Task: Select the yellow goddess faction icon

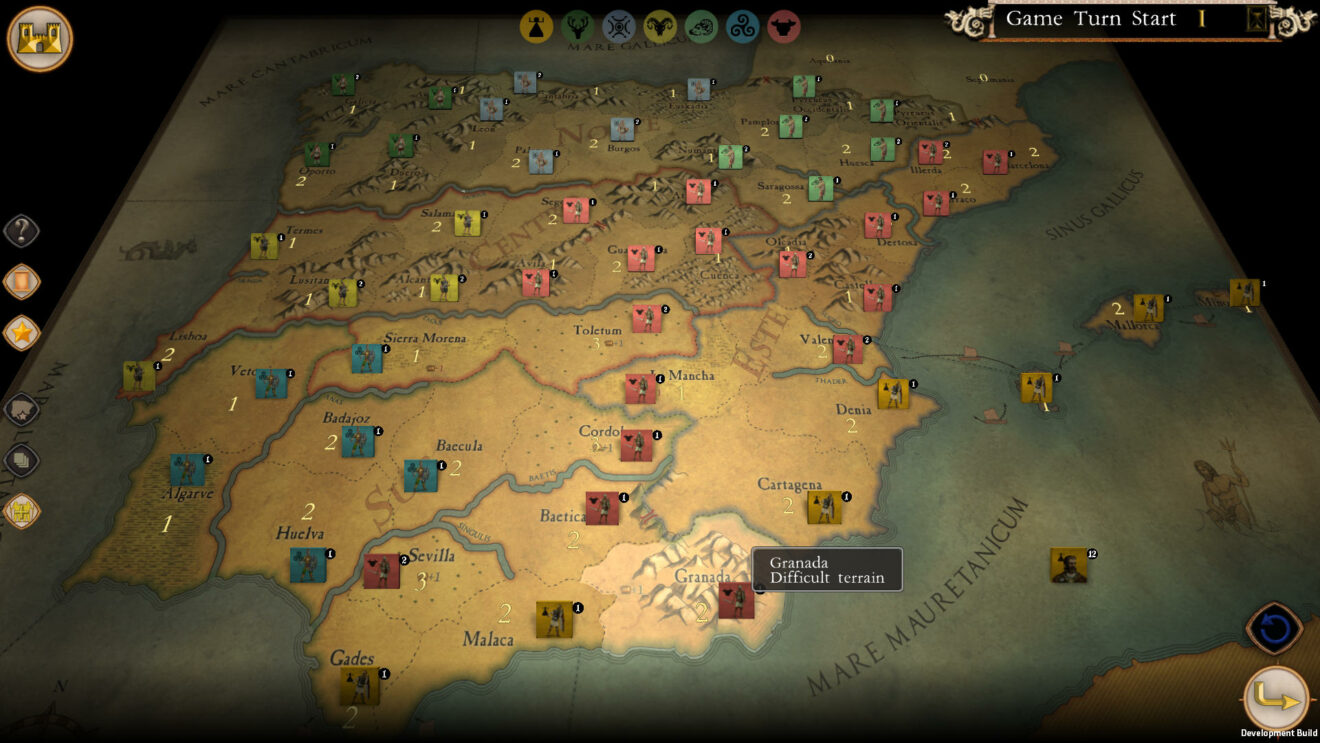Action: [x=536, y=27]
